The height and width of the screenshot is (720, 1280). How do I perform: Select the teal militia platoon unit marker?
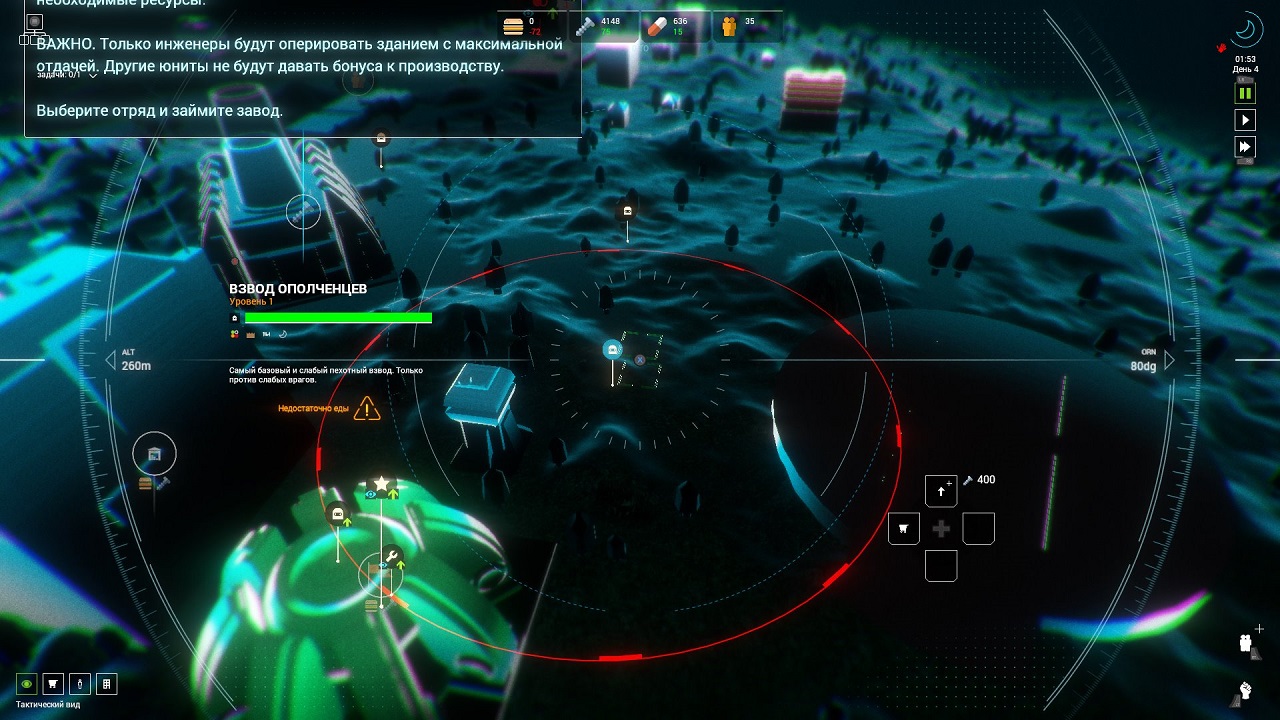[612, 350]
